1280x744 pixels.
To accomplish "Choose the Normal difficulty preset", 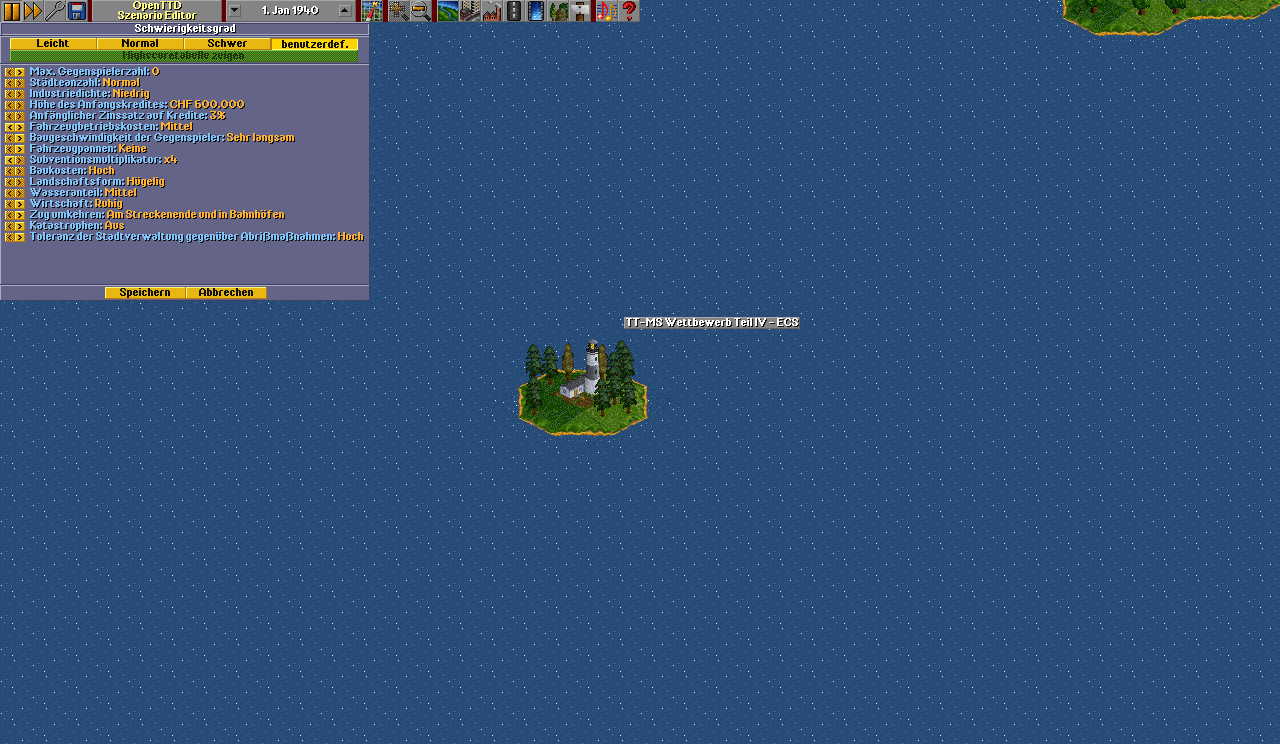I will (x=140, y=44).
